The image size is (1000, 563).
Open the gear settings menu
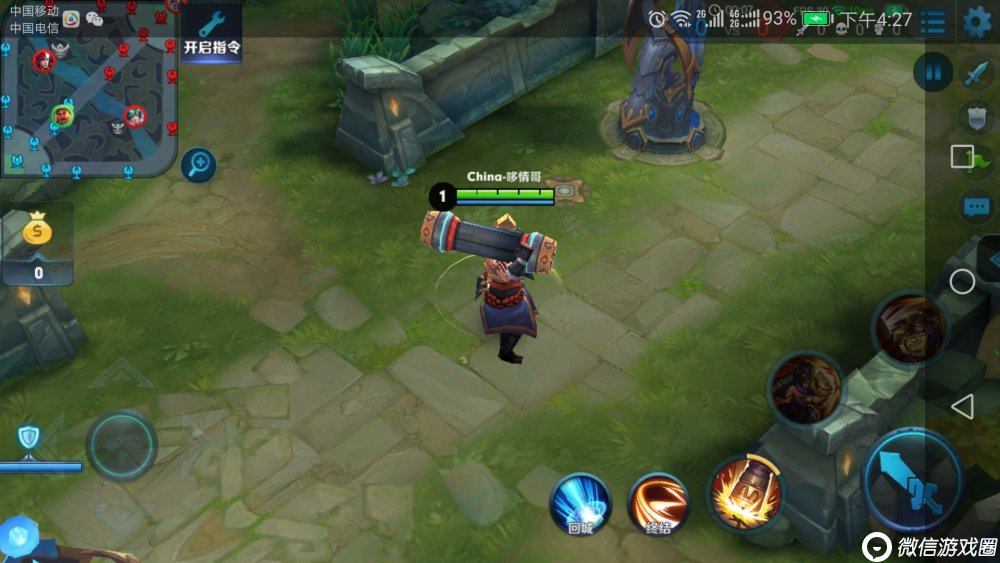pos(976,21)
